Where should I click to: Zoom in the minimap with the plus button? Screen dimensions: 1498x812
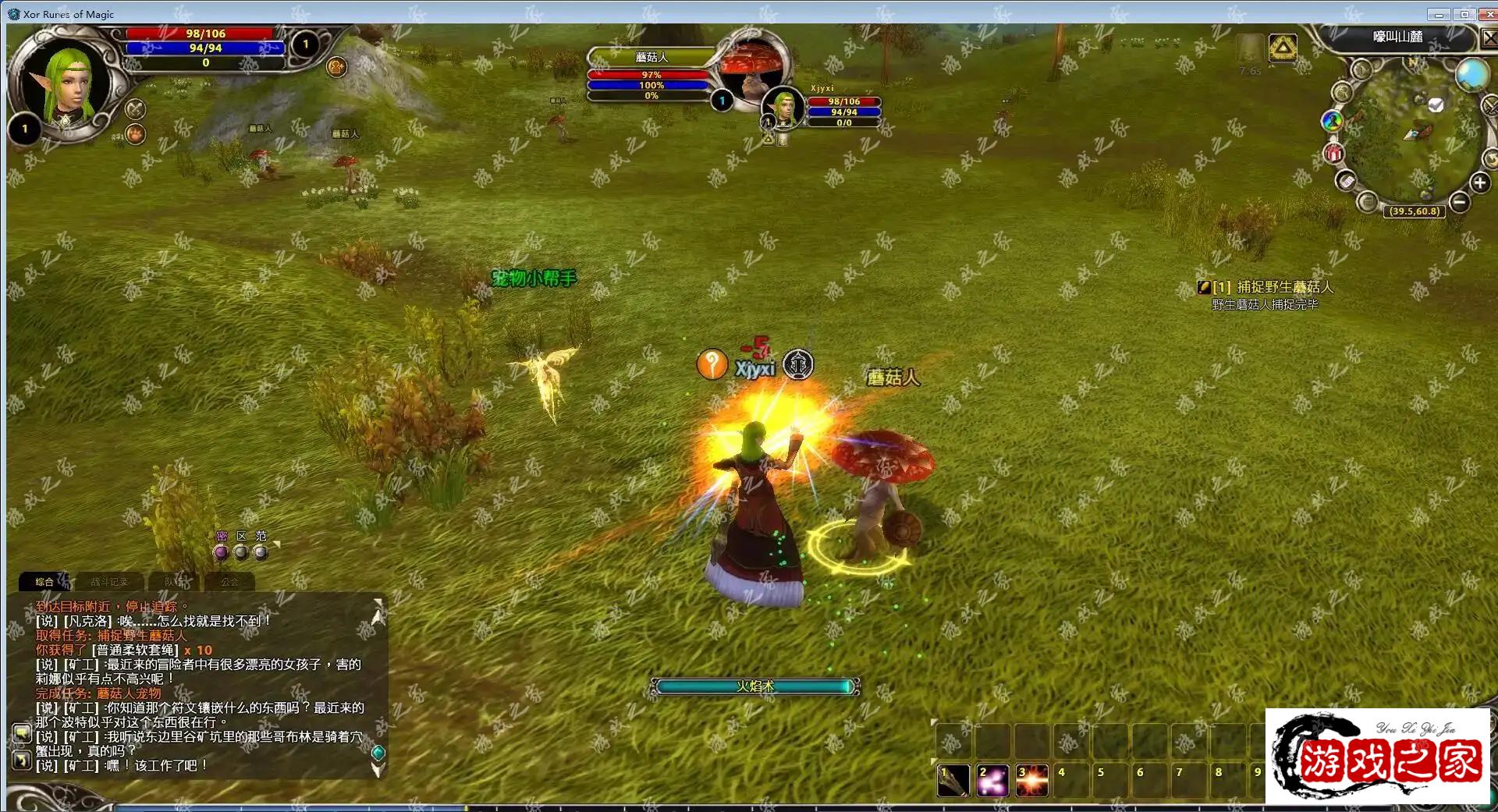1479,183
